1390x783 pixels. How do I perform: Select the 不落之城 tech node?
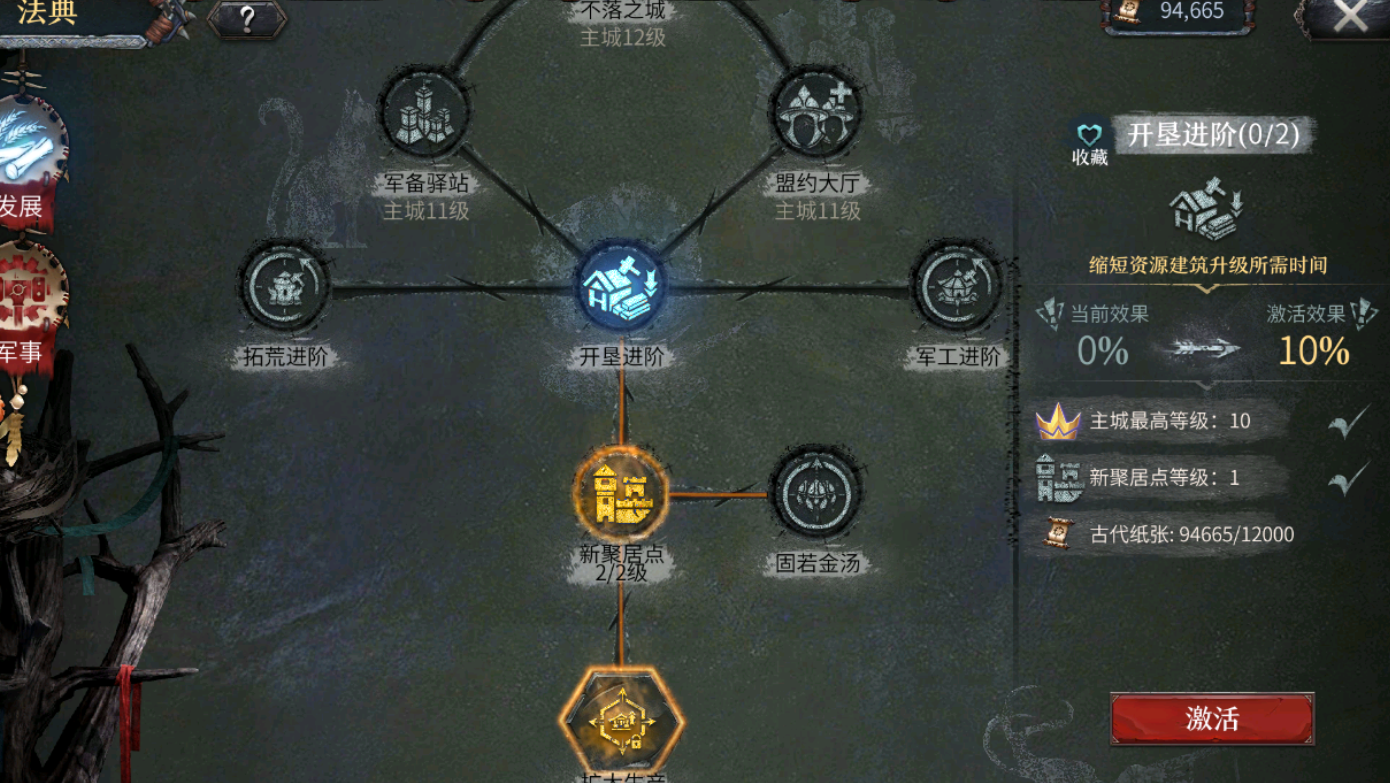tap(620, 10)
